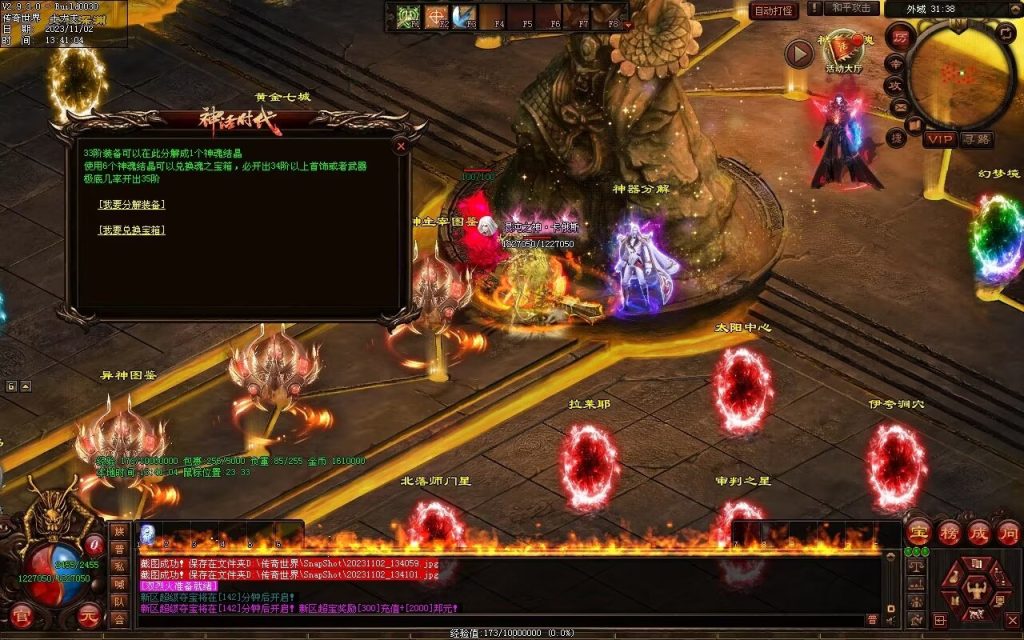The image size is (1024, 640).
Task: Open the mail envelope icon
Action: point(899,107)
